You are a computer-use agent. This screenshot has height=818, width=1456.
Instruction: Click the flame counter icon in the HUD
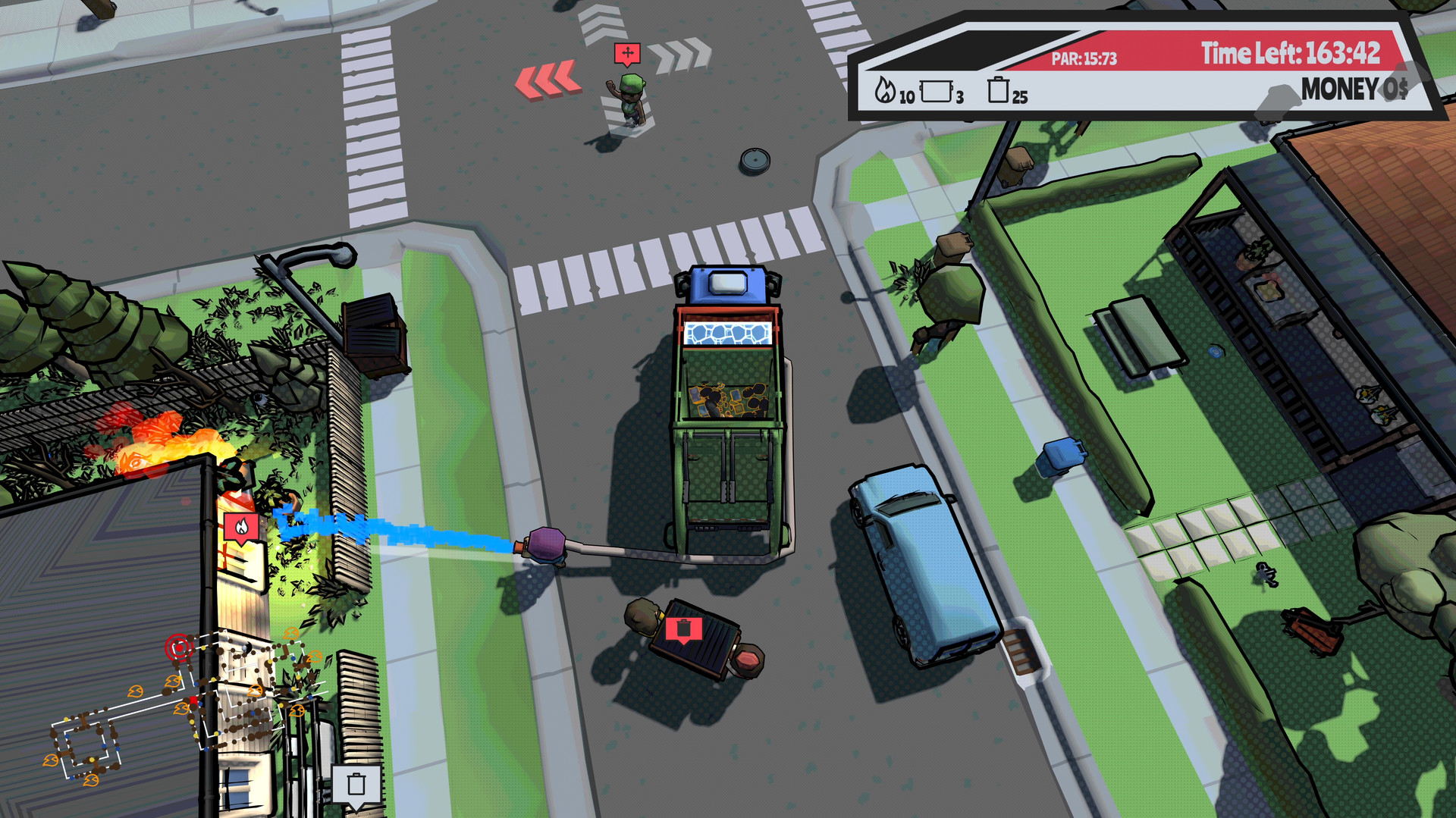tap(885, 90)
